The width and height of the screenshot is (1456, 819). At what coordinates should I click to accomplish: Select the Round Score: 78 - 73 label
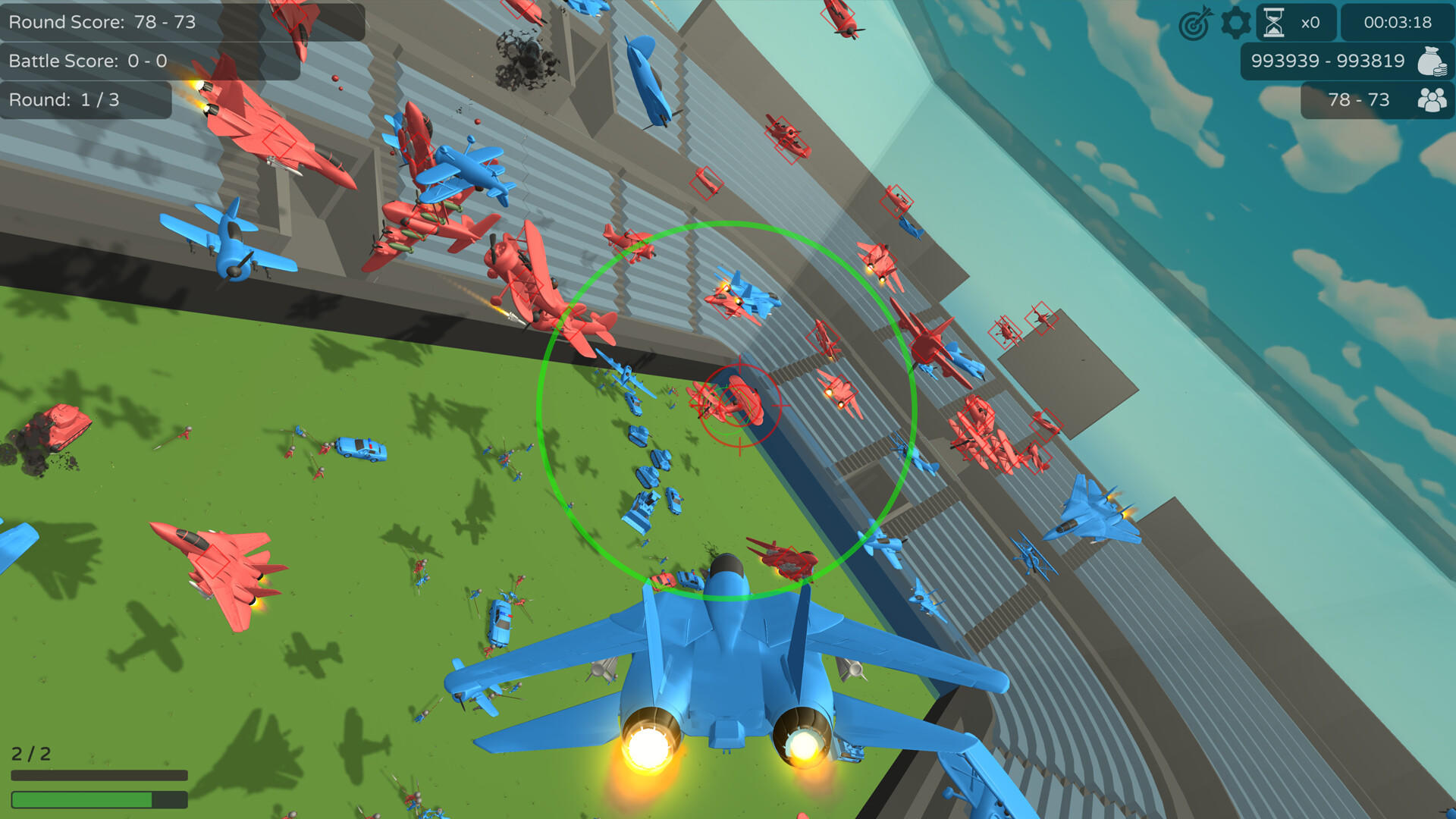102,22
